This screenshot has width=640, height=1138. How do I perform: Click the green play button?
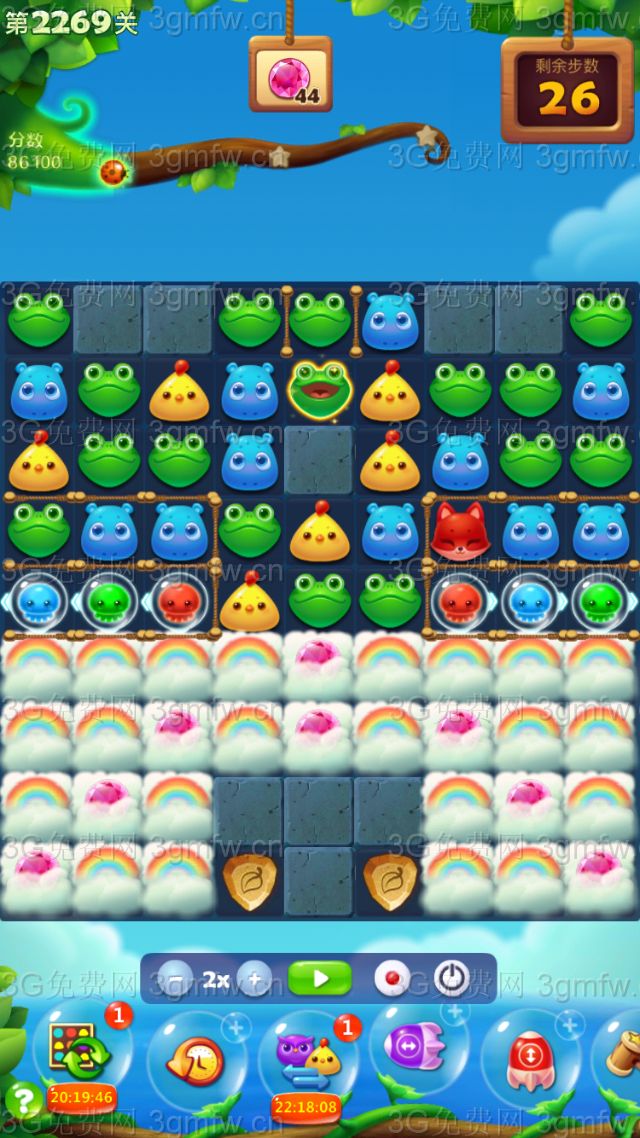(x=320, y=978)
